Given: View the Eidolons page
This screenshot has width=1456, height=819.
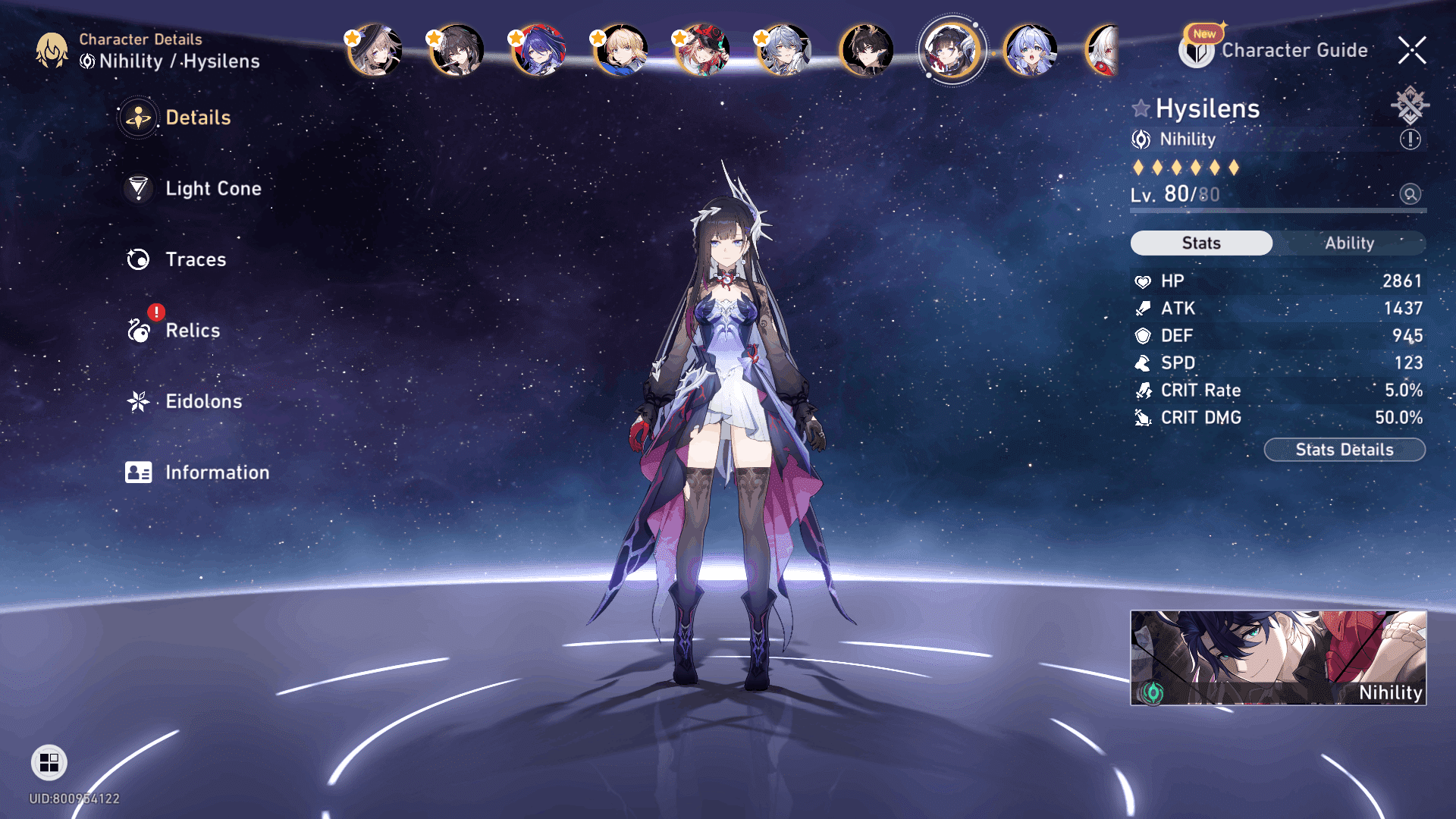Looking at the screenshot, I should pos(203,401).
